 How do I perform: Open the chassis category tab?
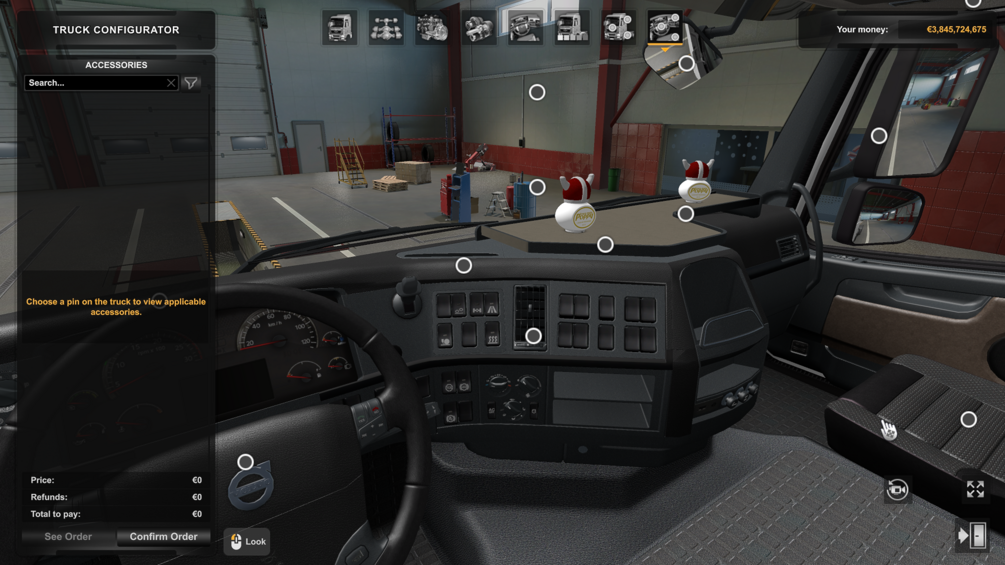pyautogui.click(x=386, y=28)
